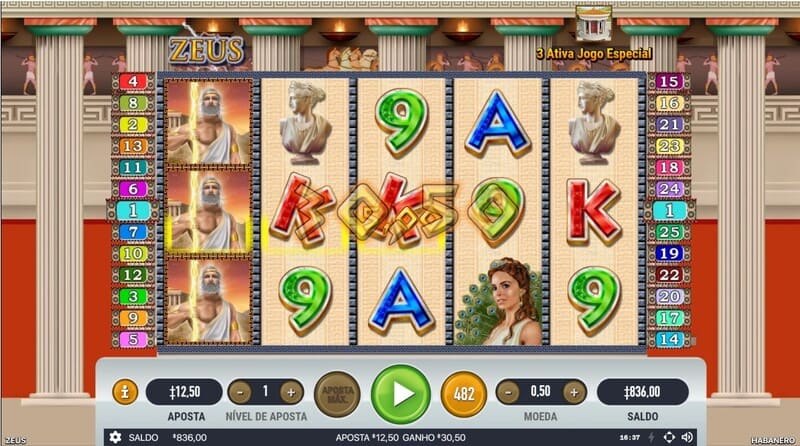This screenshot has height=446, width=800.
Task: Spin the reels with the green play button
Action: 400,393
